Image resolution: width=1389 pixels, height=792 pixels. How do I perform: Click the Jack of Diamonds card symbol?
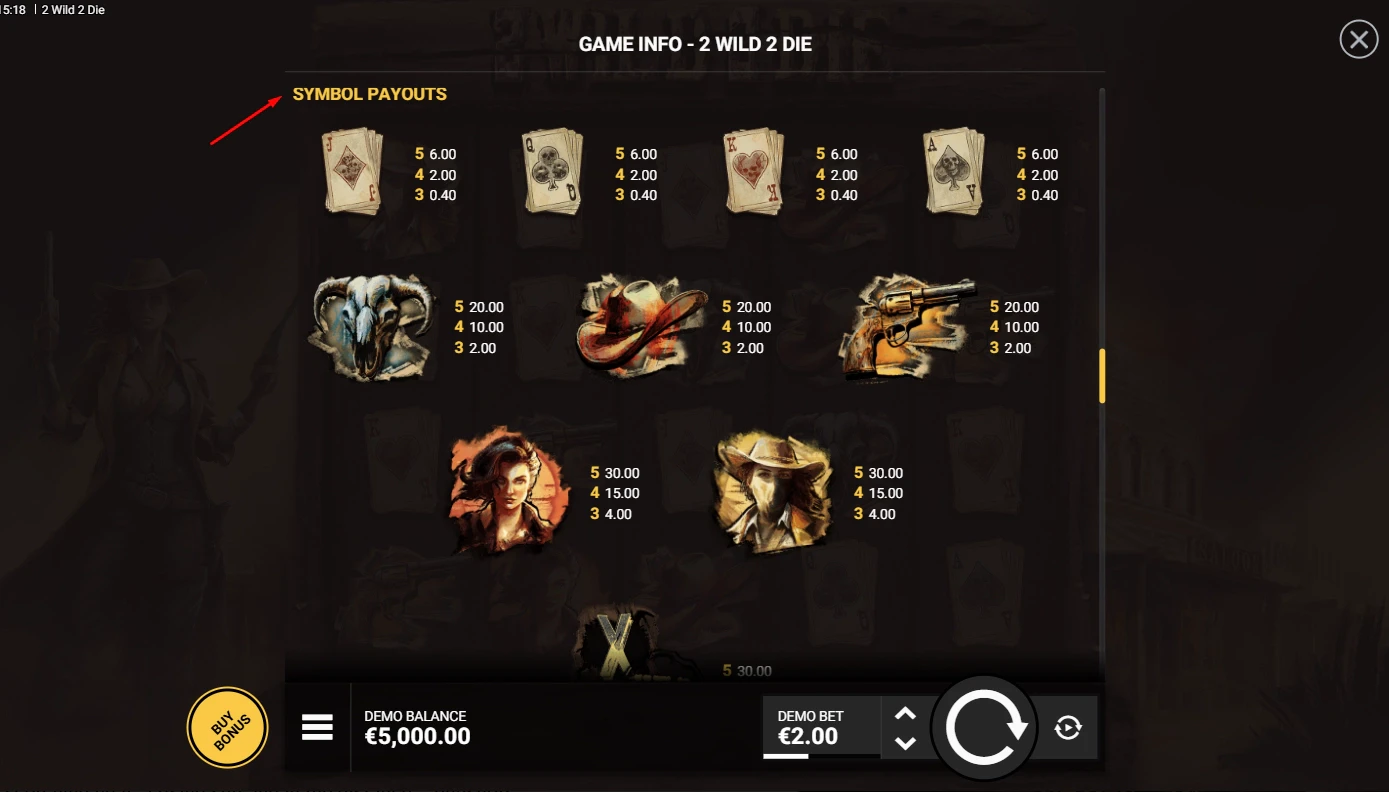tap(352, 175)
